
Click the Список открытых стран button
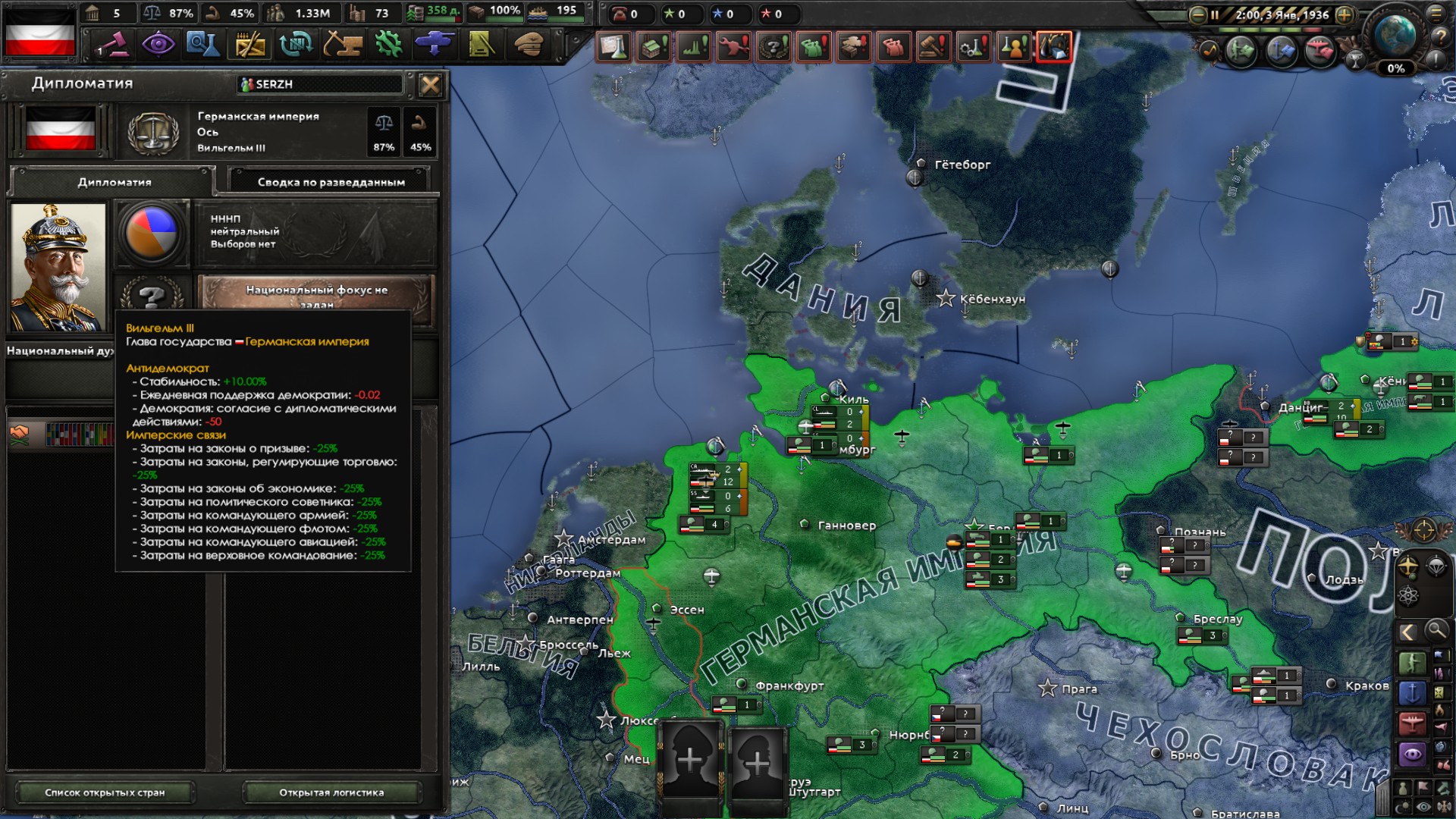click(106, 792)
